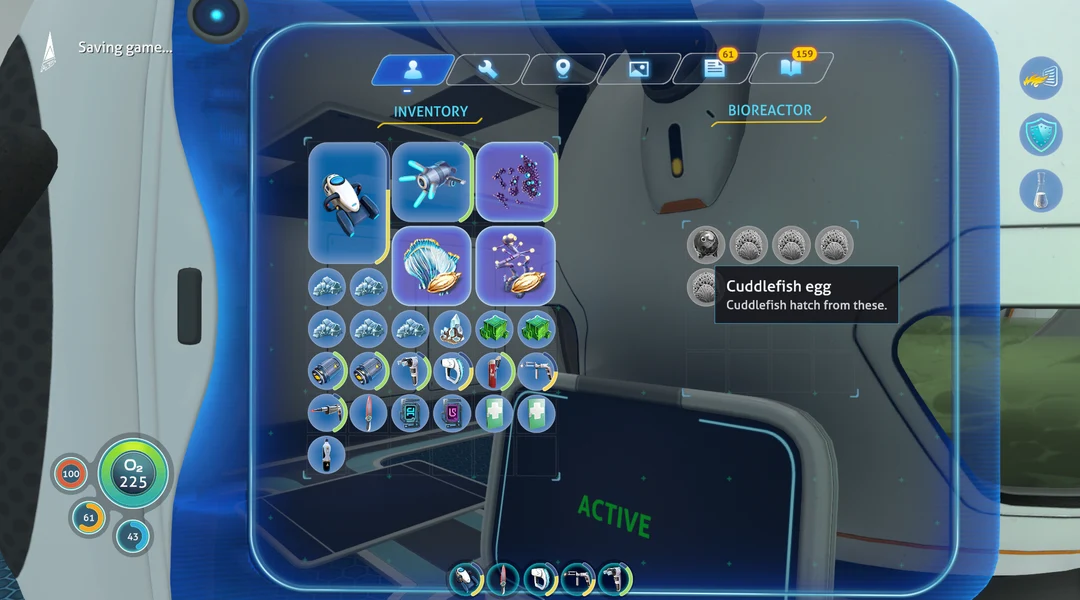
Task: Select the purple spore cluster item
Action: pyautogui.click(x=515, y=181)
